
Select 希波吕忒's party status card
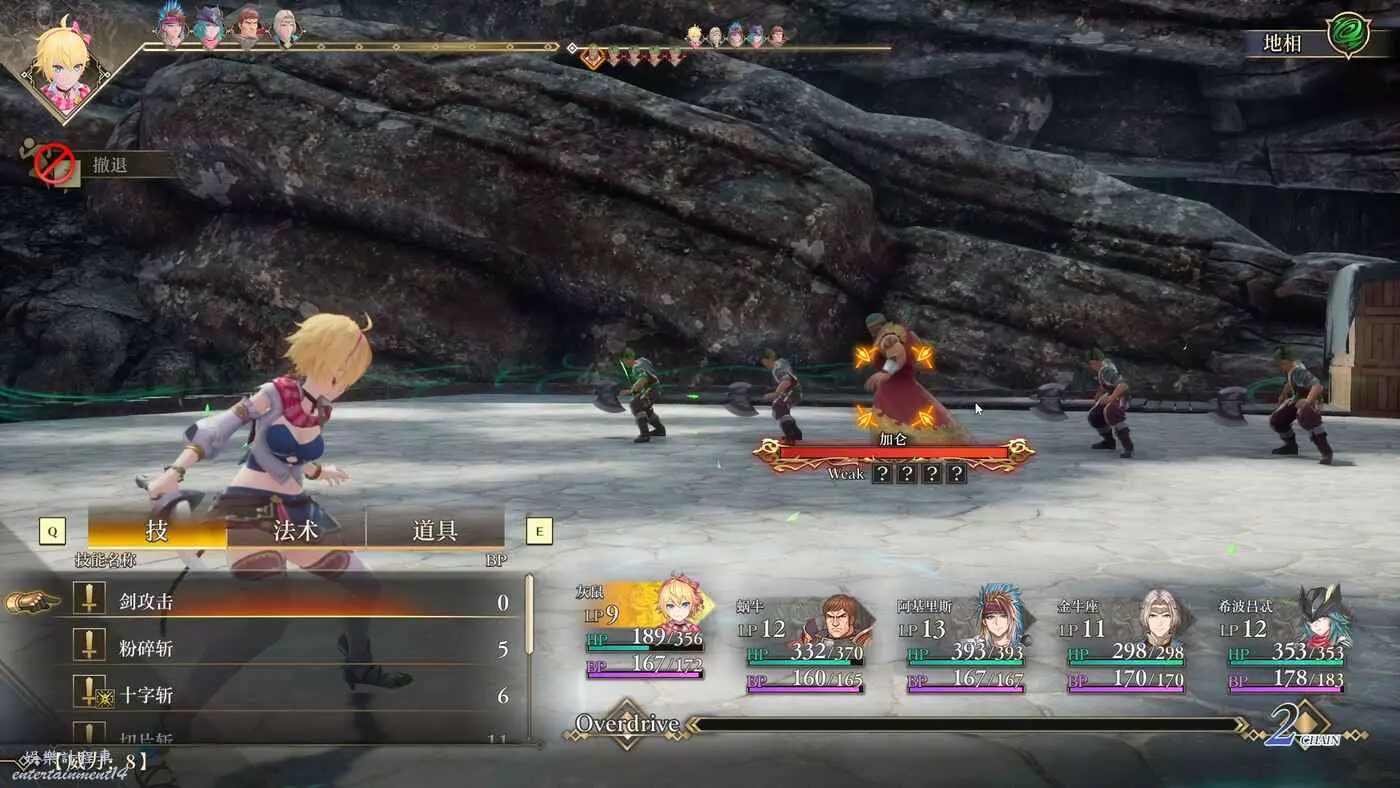point(1287,642)
